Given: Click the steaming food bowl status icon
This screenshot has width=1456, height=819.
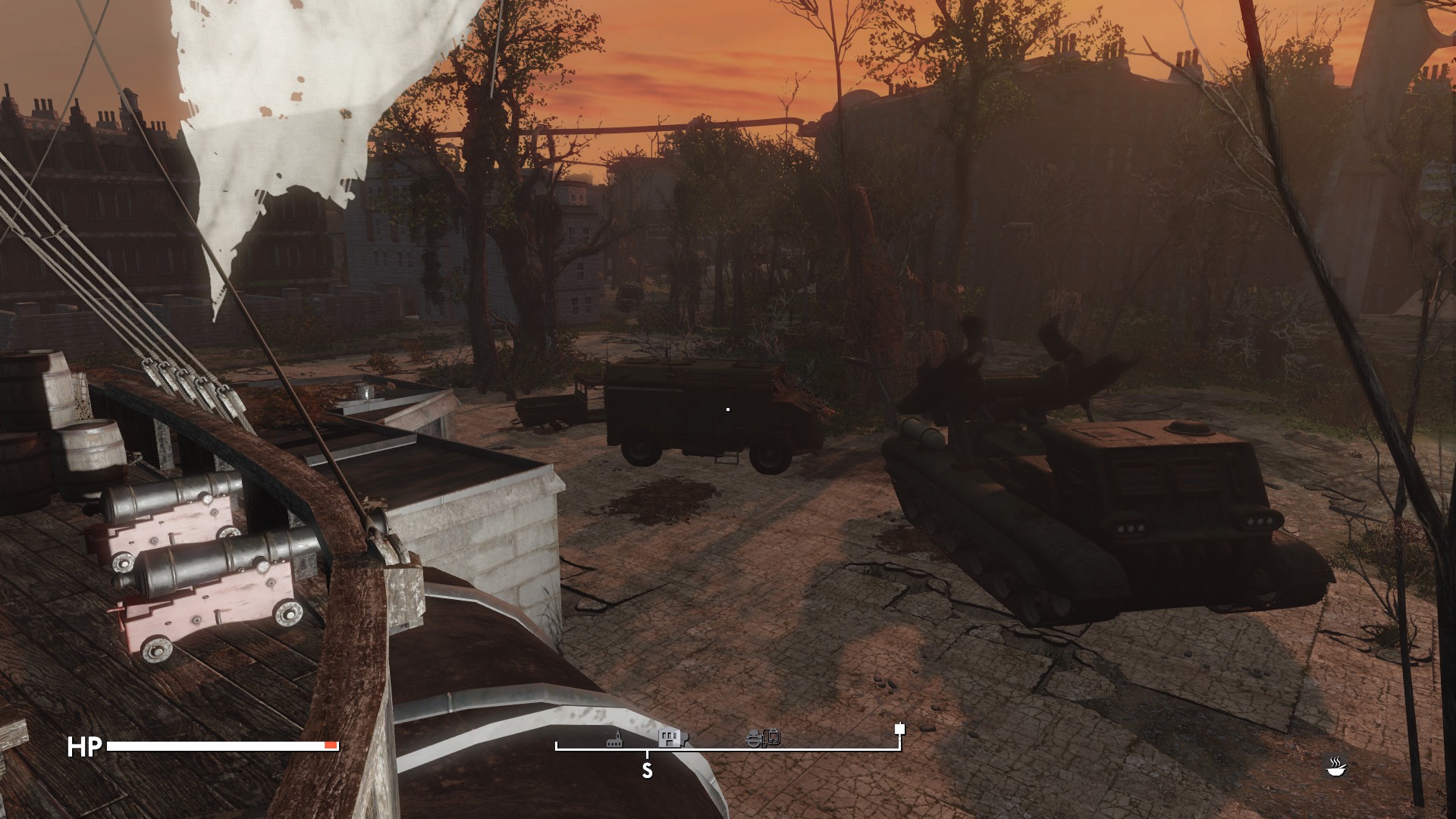Looking at the screenshot, I should [x=1335, y=767].
